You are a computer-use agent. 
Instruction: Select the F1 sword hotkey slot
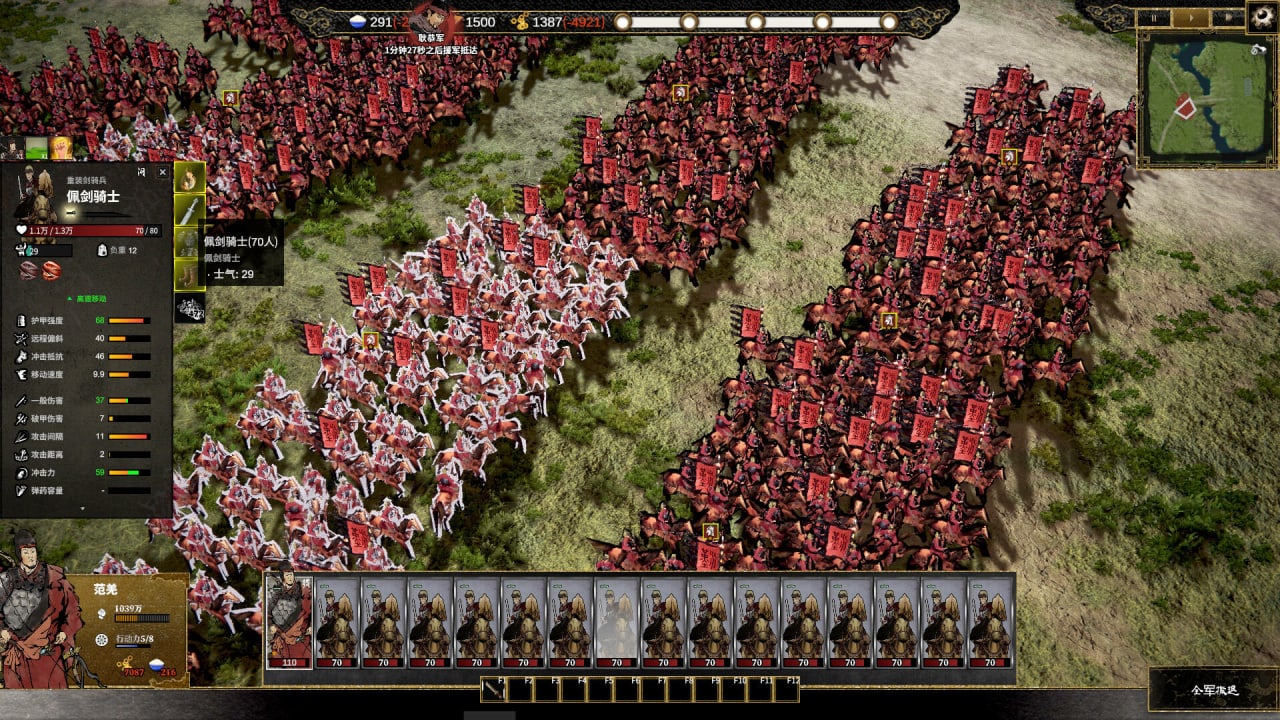493,689
